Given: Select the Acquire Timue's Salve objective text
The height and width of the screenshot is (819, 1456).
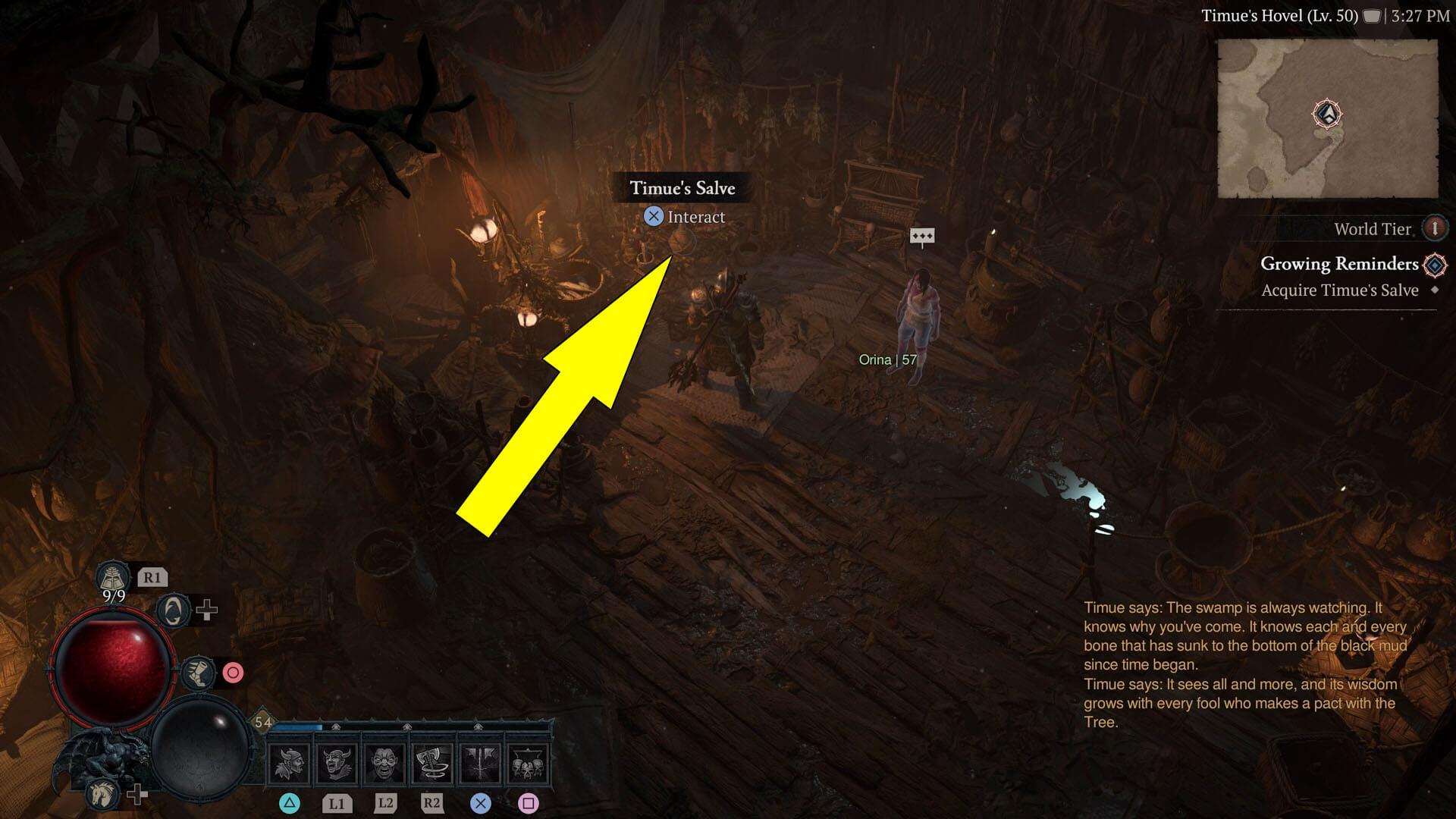Looking at the screenshot, I should [1339, 290].
